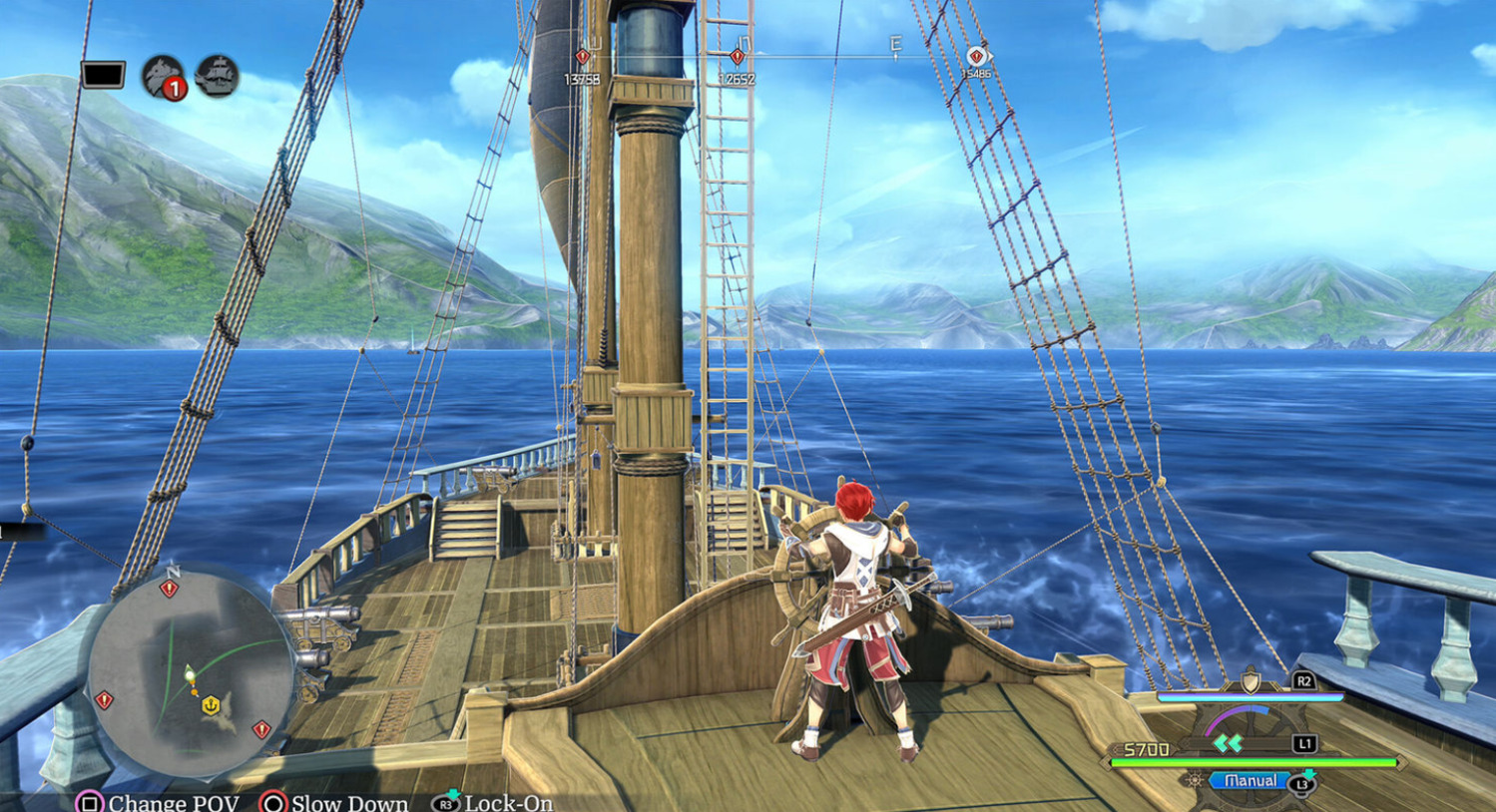Choose the compass marker at distance 15486
Screen dimensions: 1496x812
click(976, 58)
